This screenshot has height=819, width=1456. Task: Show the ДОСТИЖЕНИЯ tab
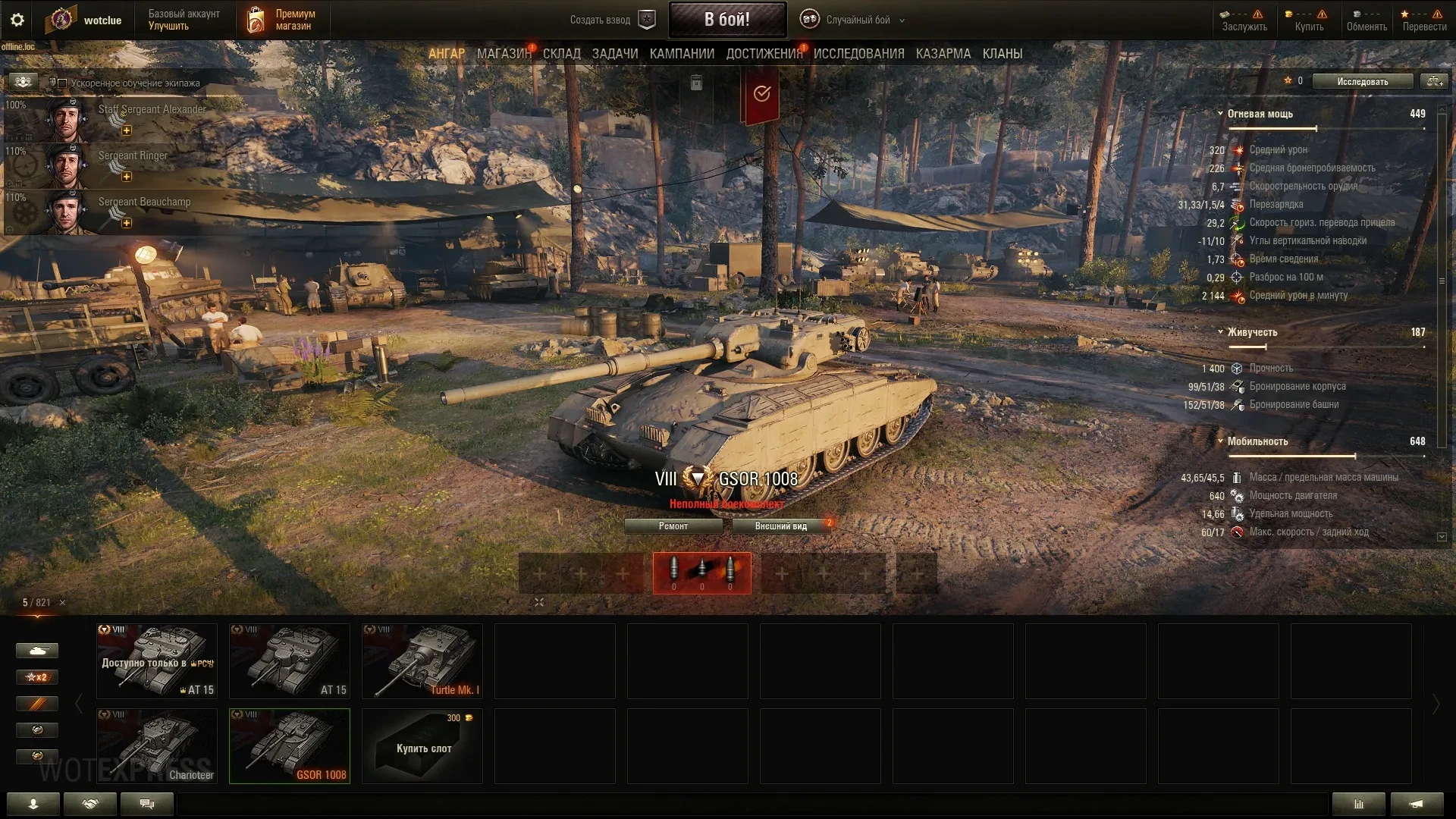(x=764, y=54)
